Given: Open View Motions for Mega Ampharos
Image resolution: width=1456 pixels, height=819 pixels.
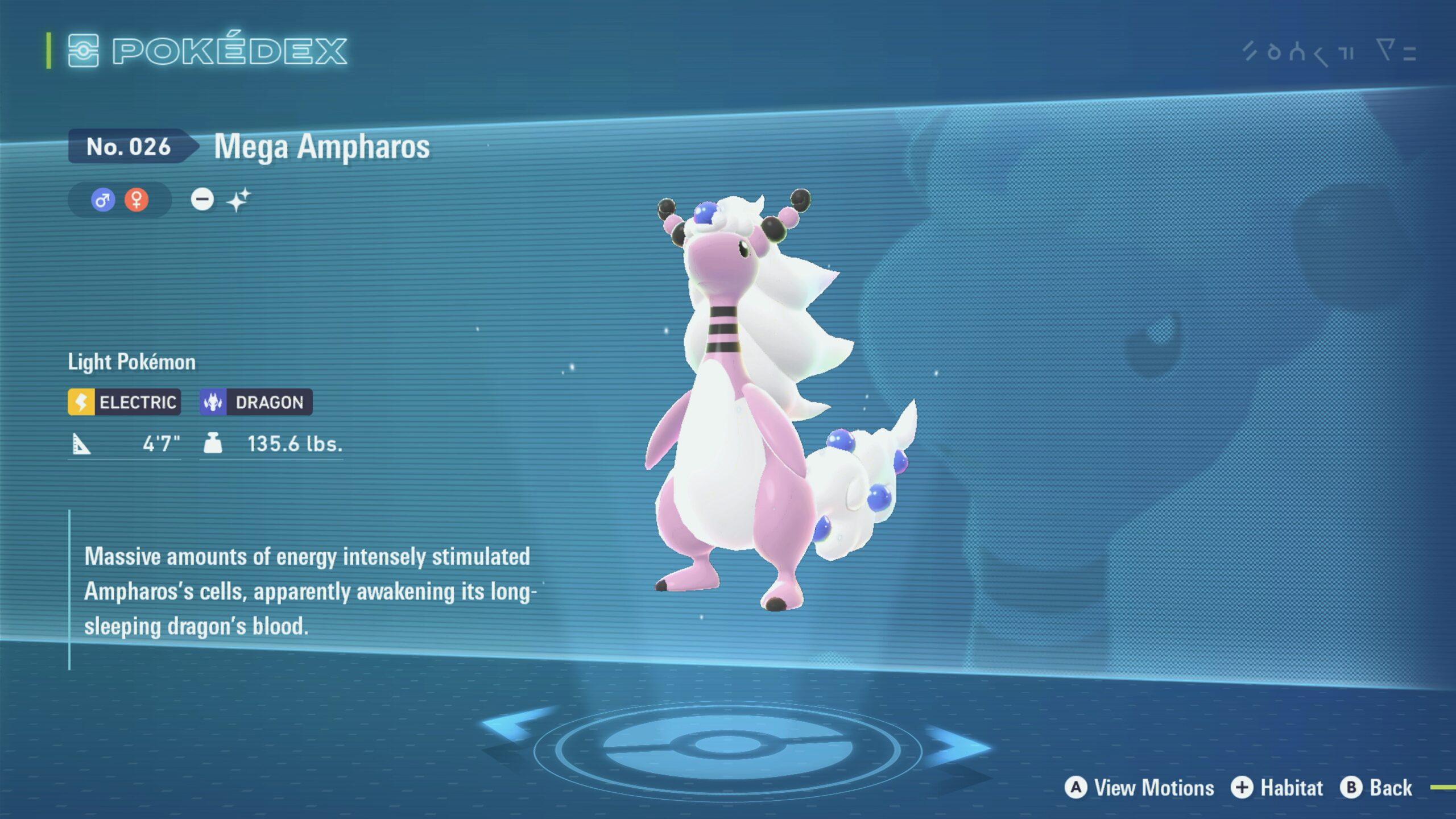Looking at the screenshot, I should [x=1140, y=788].
